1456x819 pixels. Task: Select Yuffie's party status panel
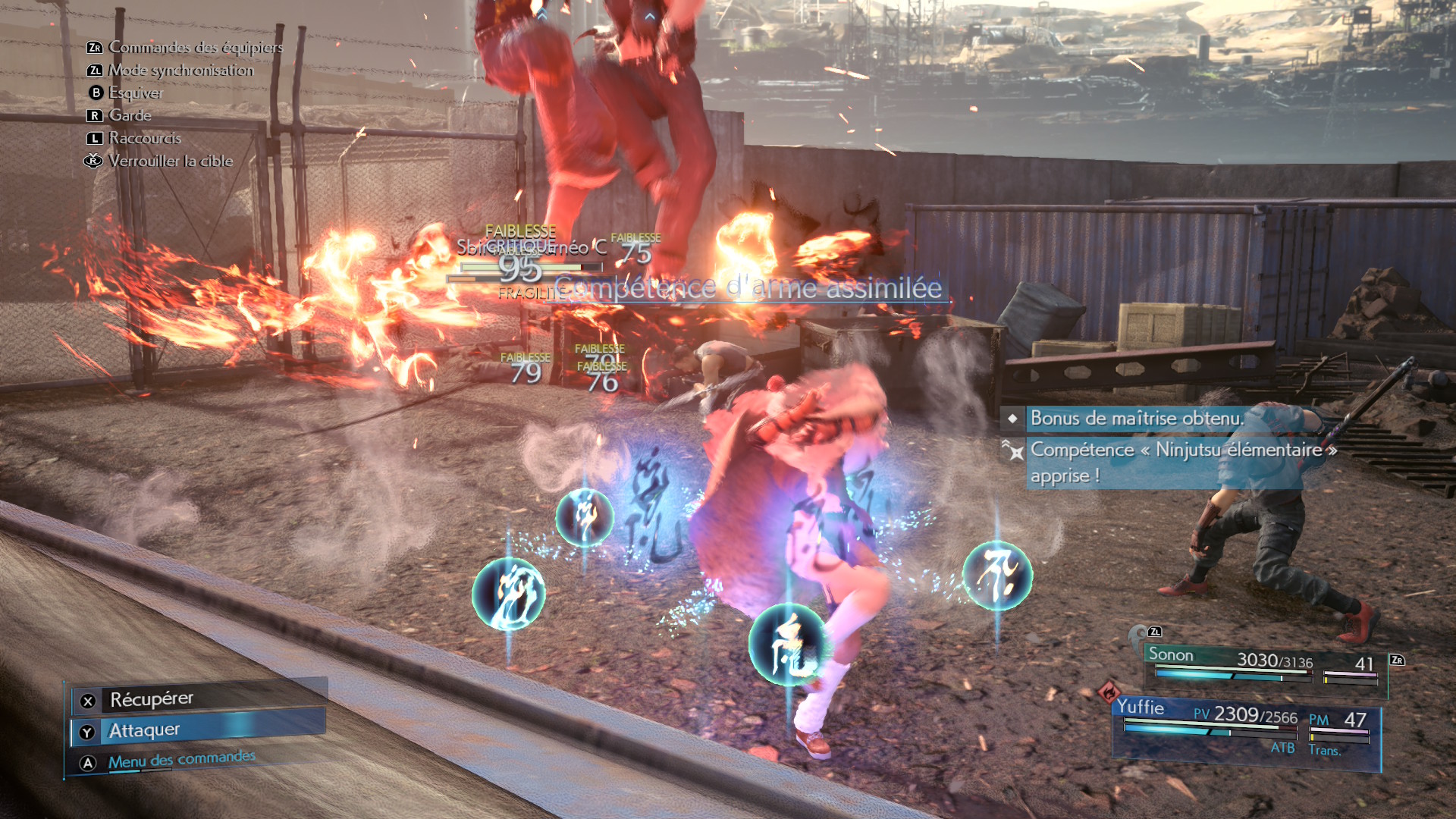[1245, 729]
